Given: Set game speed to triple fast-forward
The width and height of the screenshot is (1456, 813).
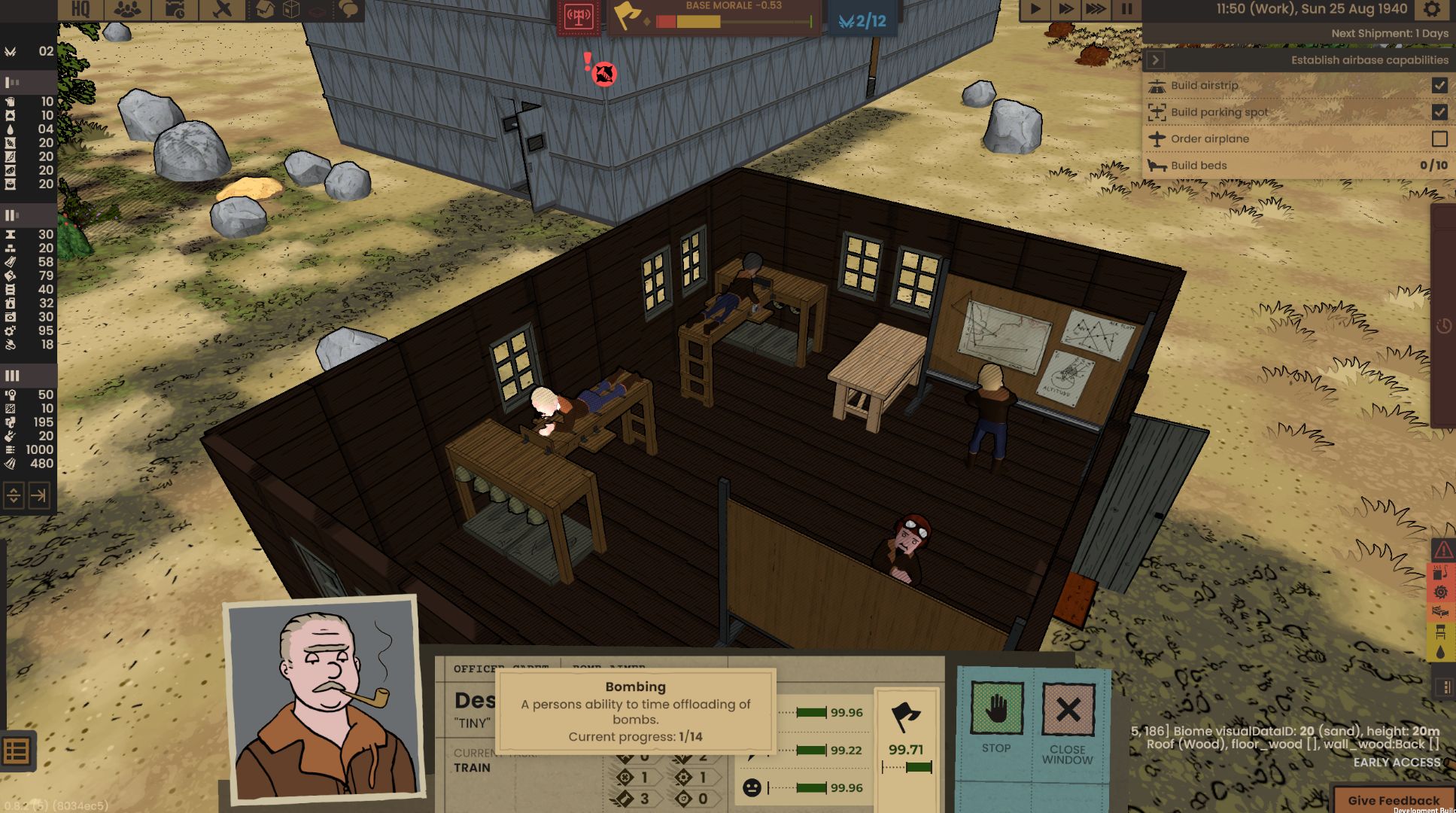Looking at the screenshot, I should click(x=1096, y=10).
